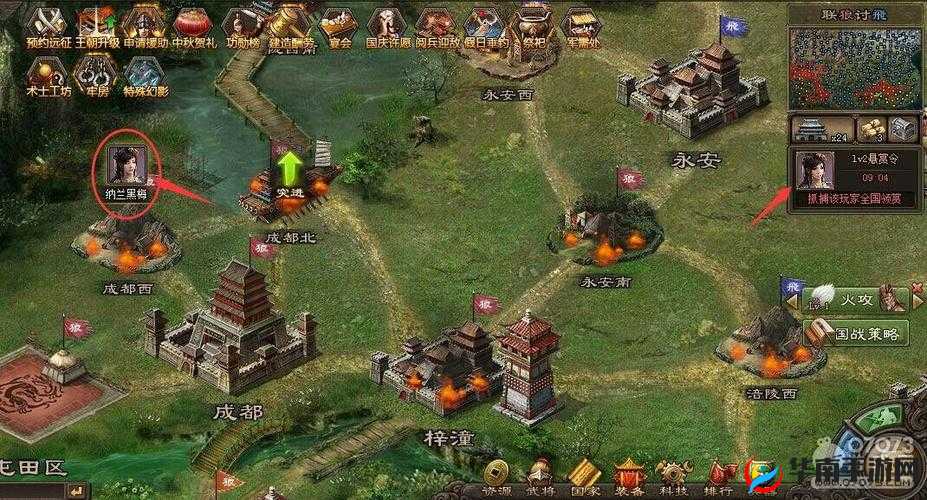
Task: Open the 军需处 military supplies icon
Action: pyautogui.click(x=580, y=24)
